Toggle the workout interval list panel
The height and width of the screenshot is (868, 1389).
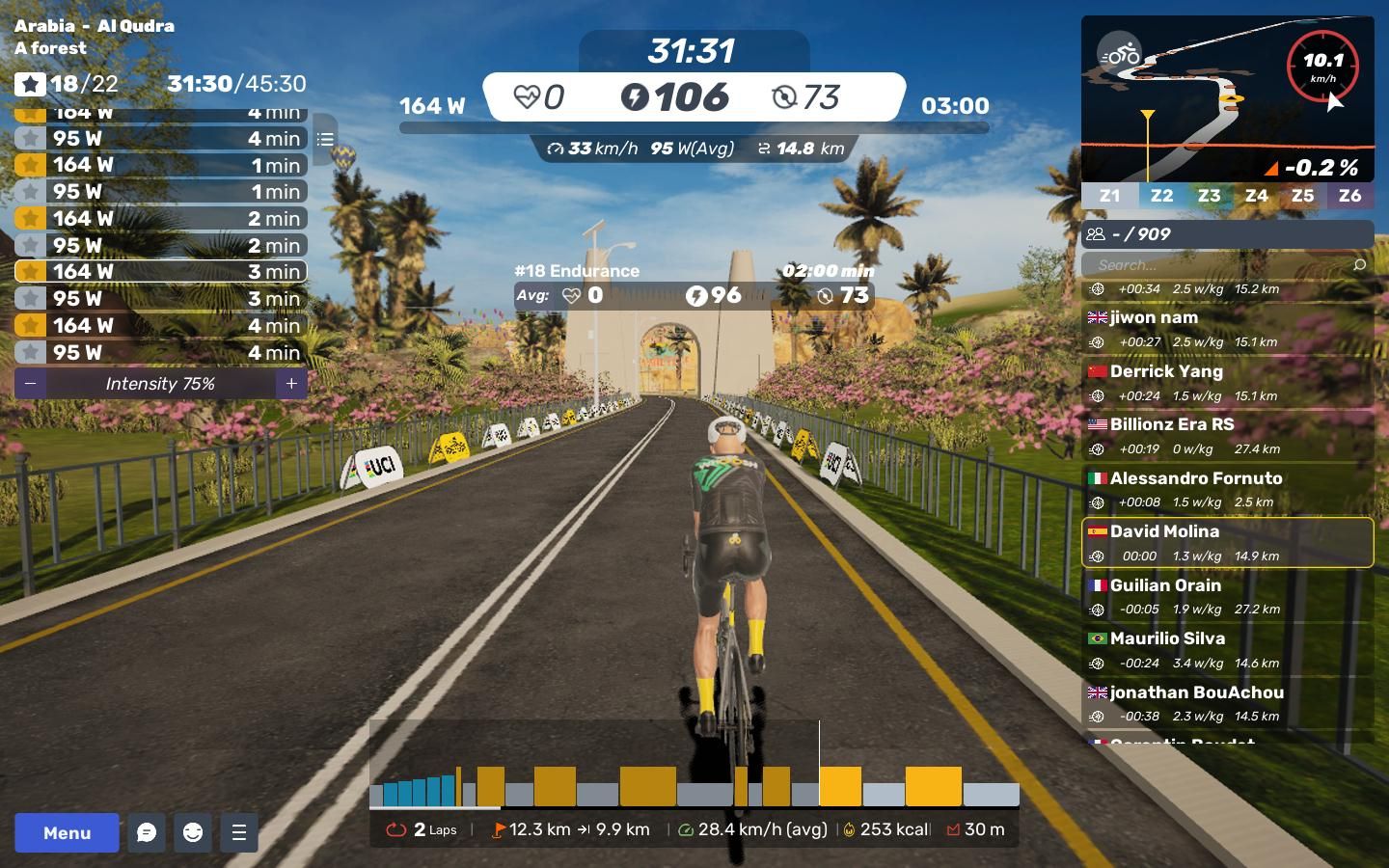tap(325, 140)
